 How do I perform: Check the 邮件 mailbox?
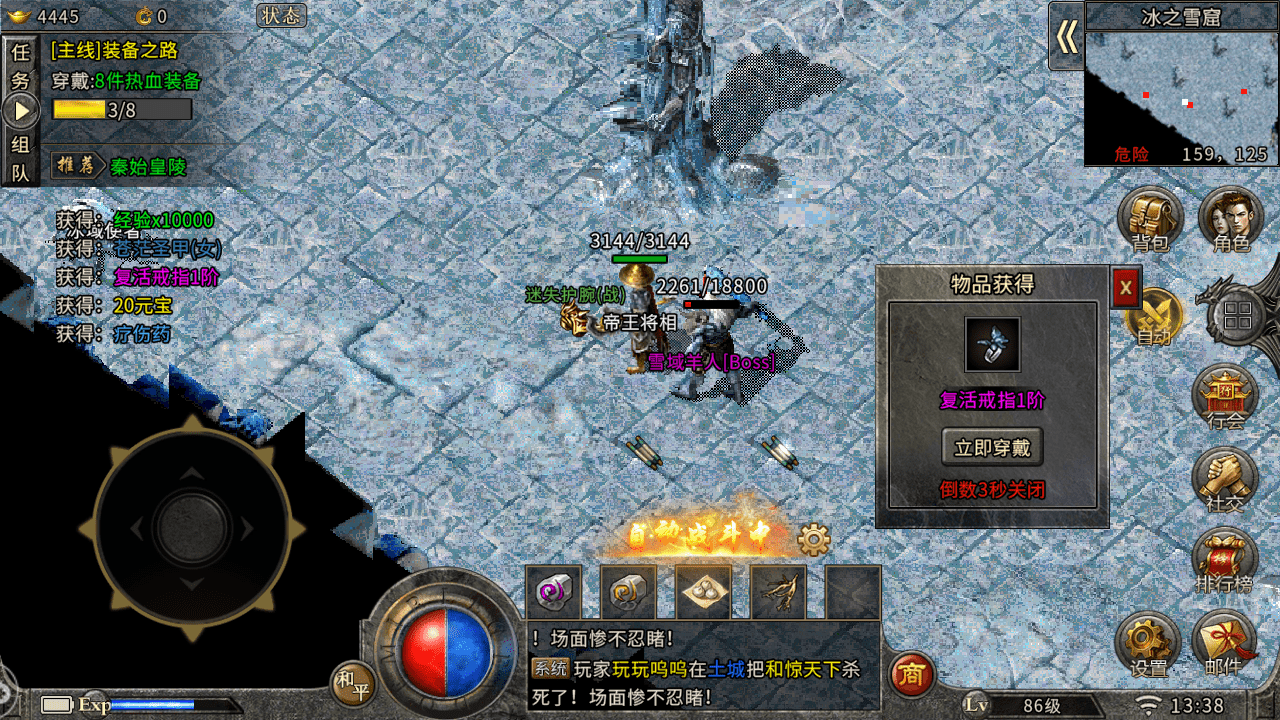[1224, 645]
